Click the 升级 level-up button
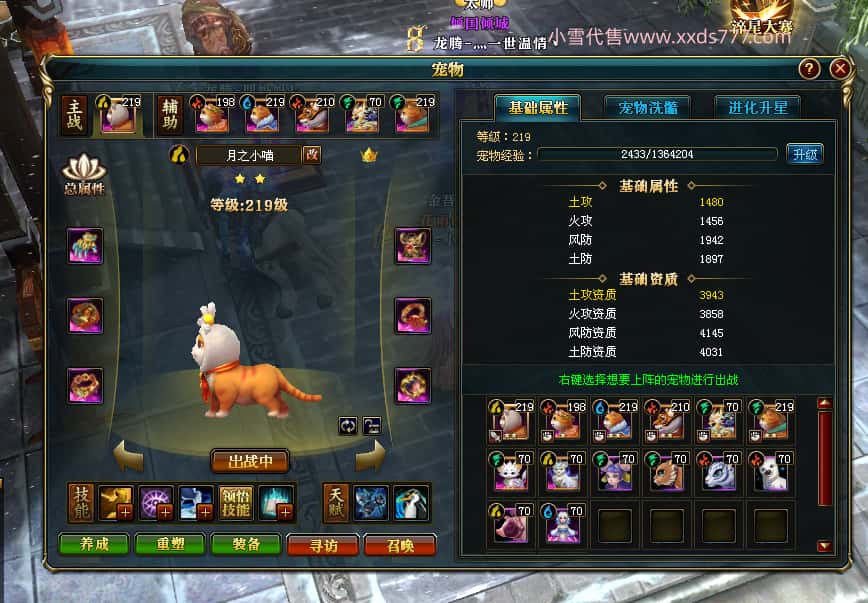868x603 pixels. [x=805, y=154]
